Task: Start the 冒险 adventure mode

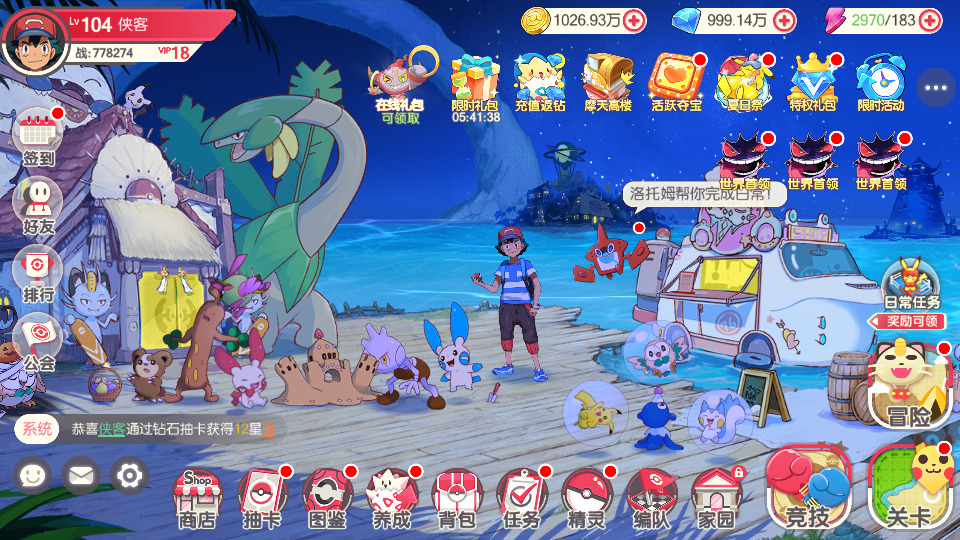Action: coord(908,387)
